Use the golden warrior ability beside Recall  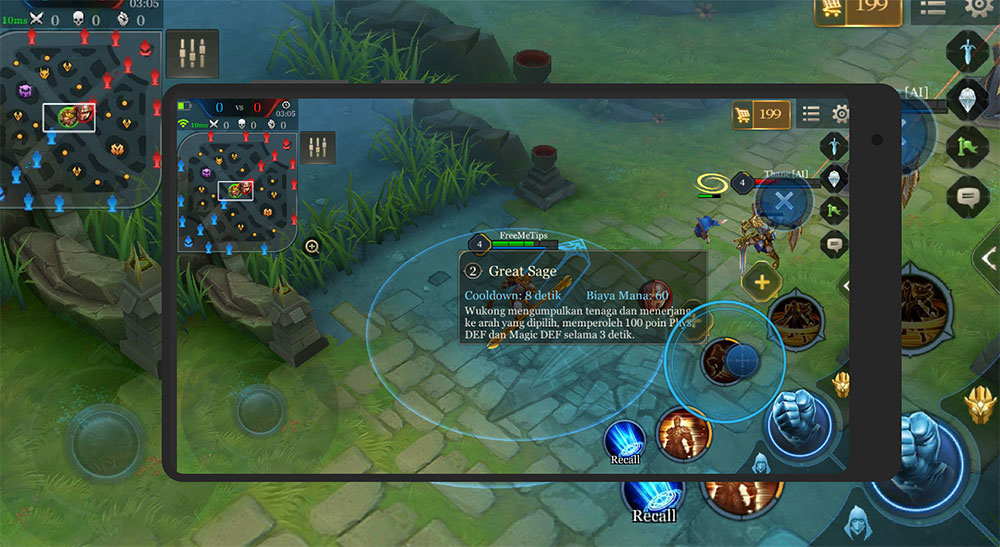click(683, 433)
